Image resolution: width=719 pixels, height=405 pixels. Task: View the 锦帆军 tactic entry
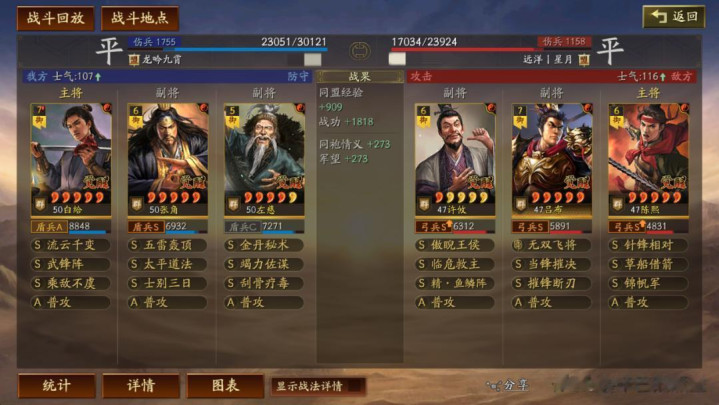pyautogui.click(x=648, y=283)
